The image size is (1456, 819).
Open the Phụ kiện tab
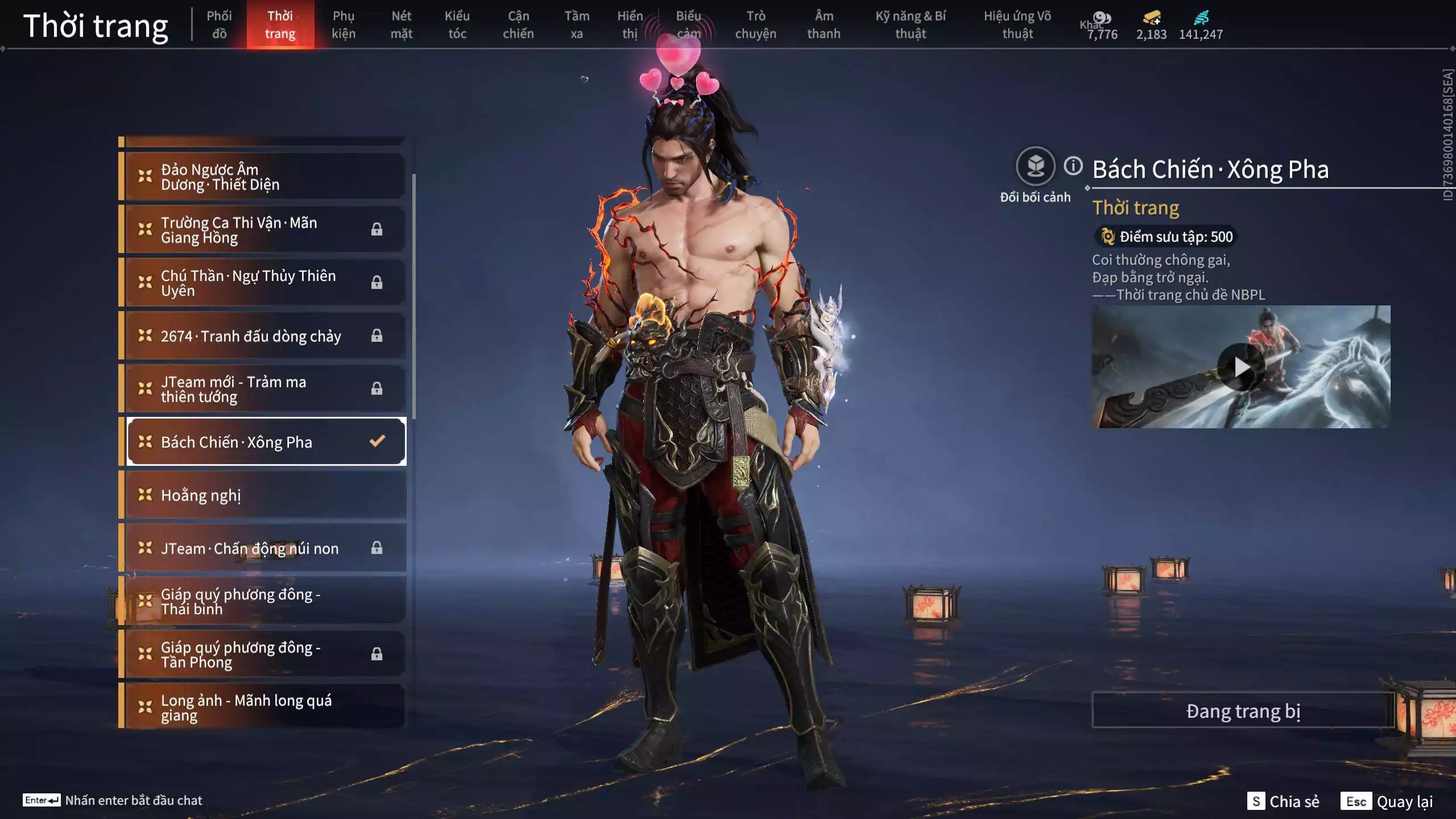tap(344, 24)
